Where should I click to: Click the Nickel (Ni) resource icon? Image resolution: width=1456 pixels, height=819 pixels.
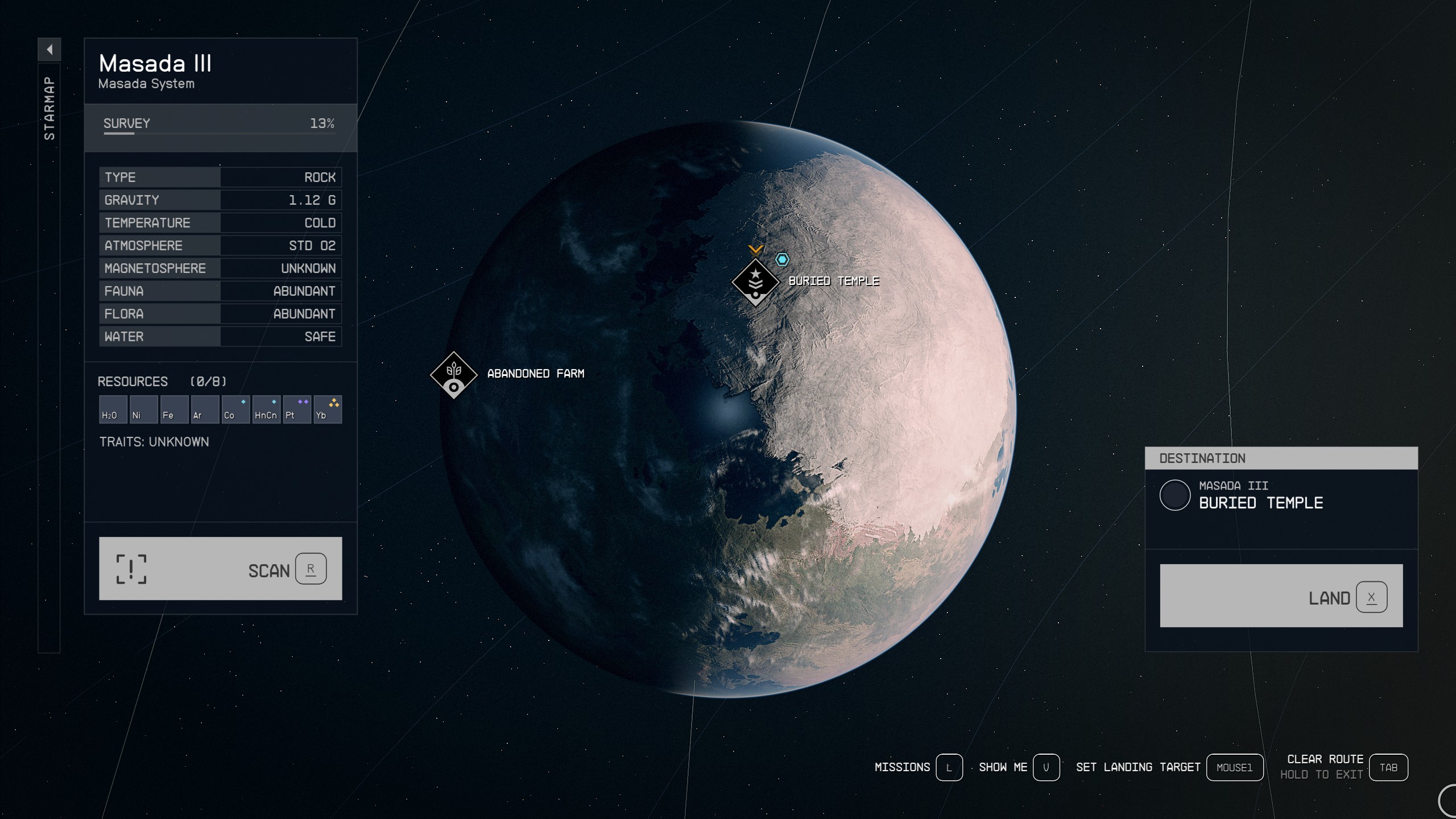tap(143, 409)
